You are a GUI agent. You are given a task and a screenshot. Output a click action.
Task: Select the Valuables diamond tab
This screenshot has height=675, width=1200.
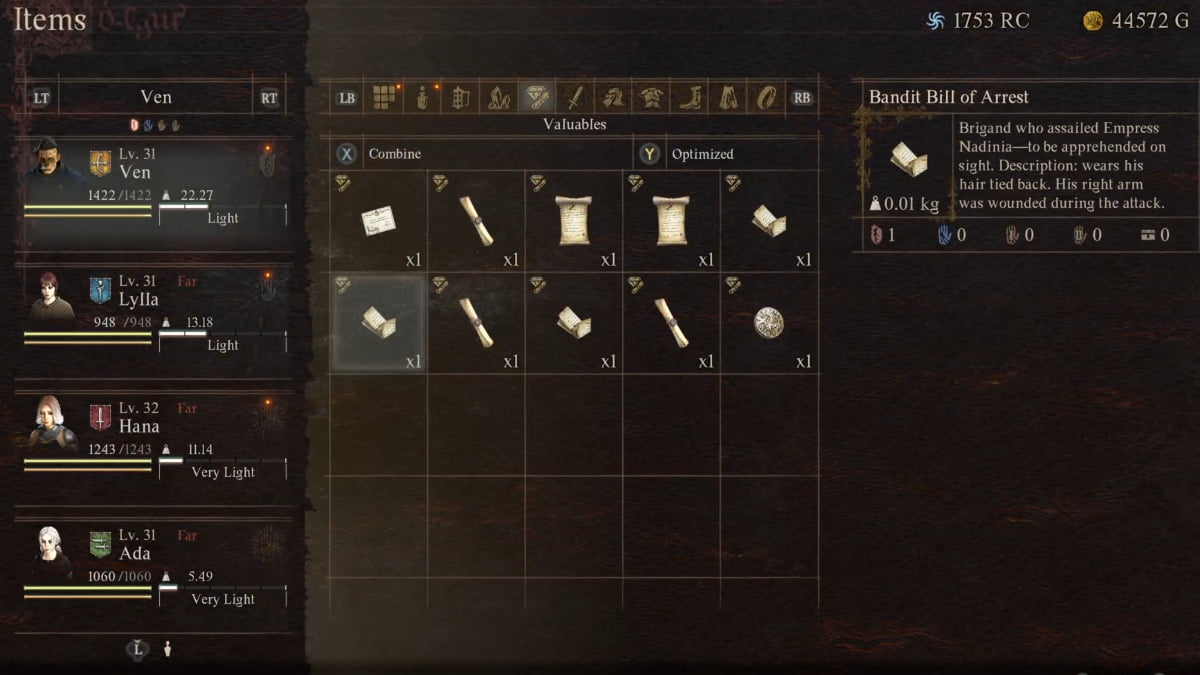[x=536, y=98]
